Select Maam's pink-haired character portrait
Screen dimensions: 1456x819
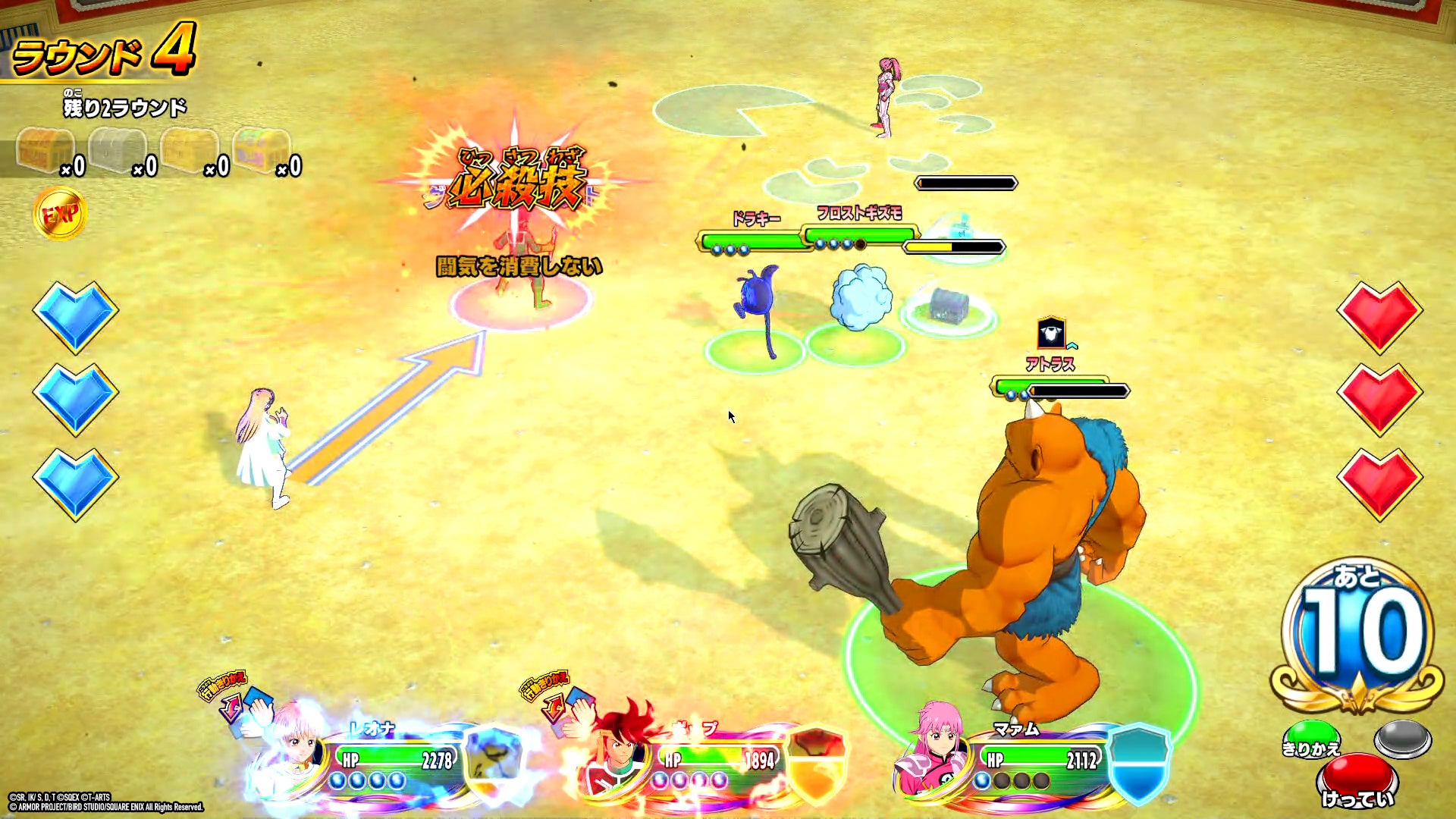[934, 751]
